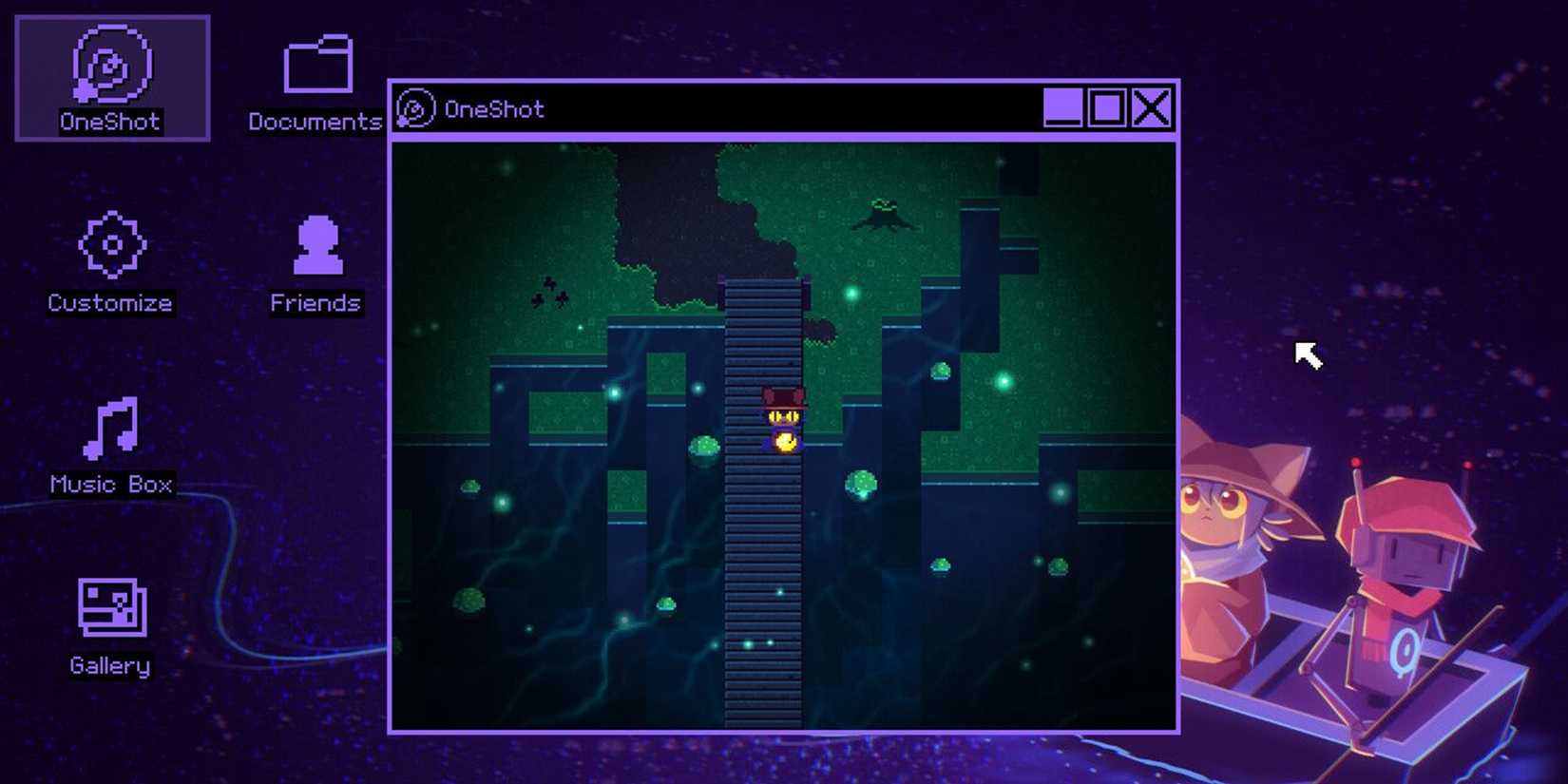
Task: Click the OneShot logo in the title bar
Action: pyautogui.click(x=415, y=107)
